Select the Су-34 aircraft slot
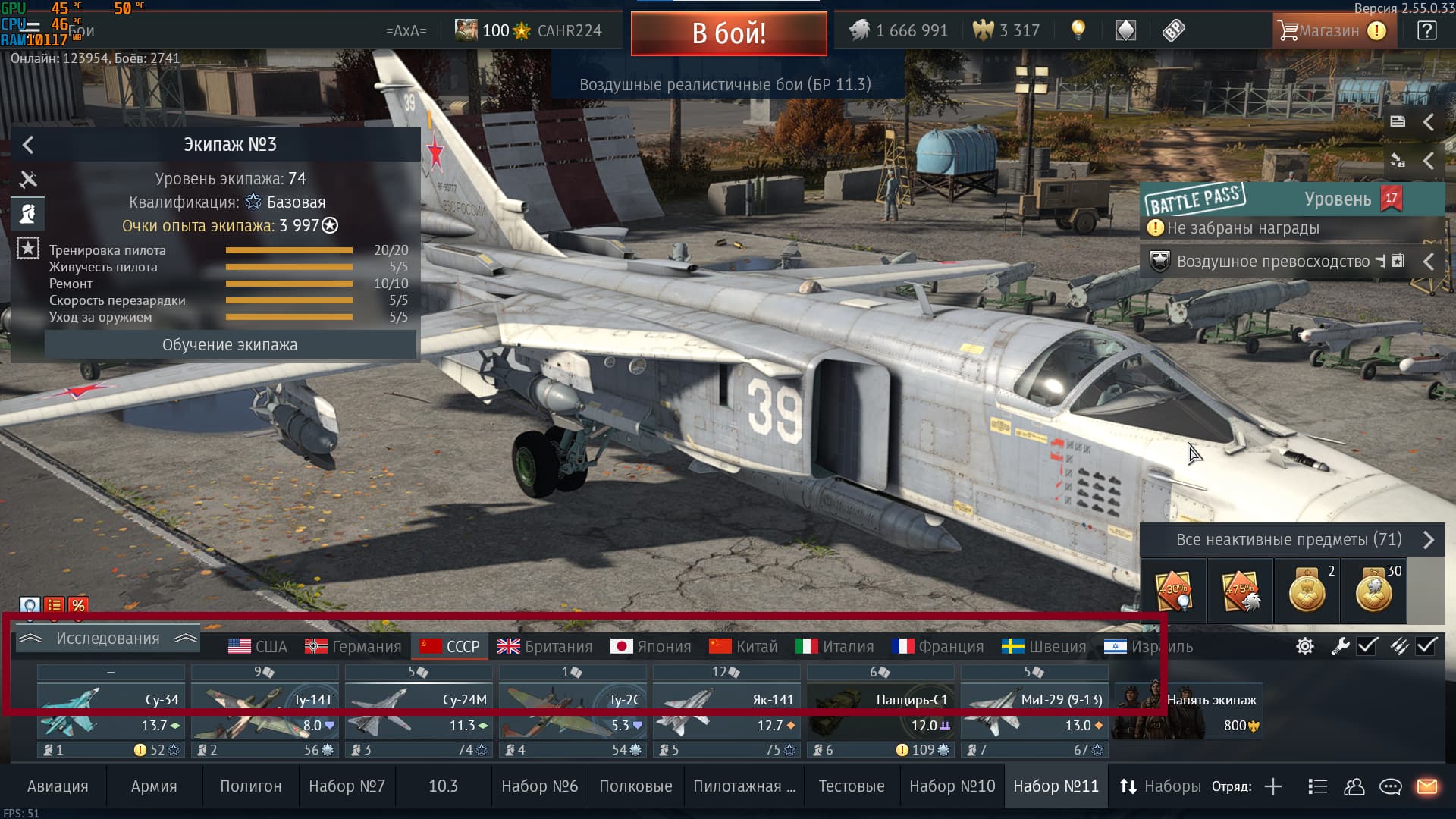Viewport: 1456px width, 819px height. tap(111, 713)
